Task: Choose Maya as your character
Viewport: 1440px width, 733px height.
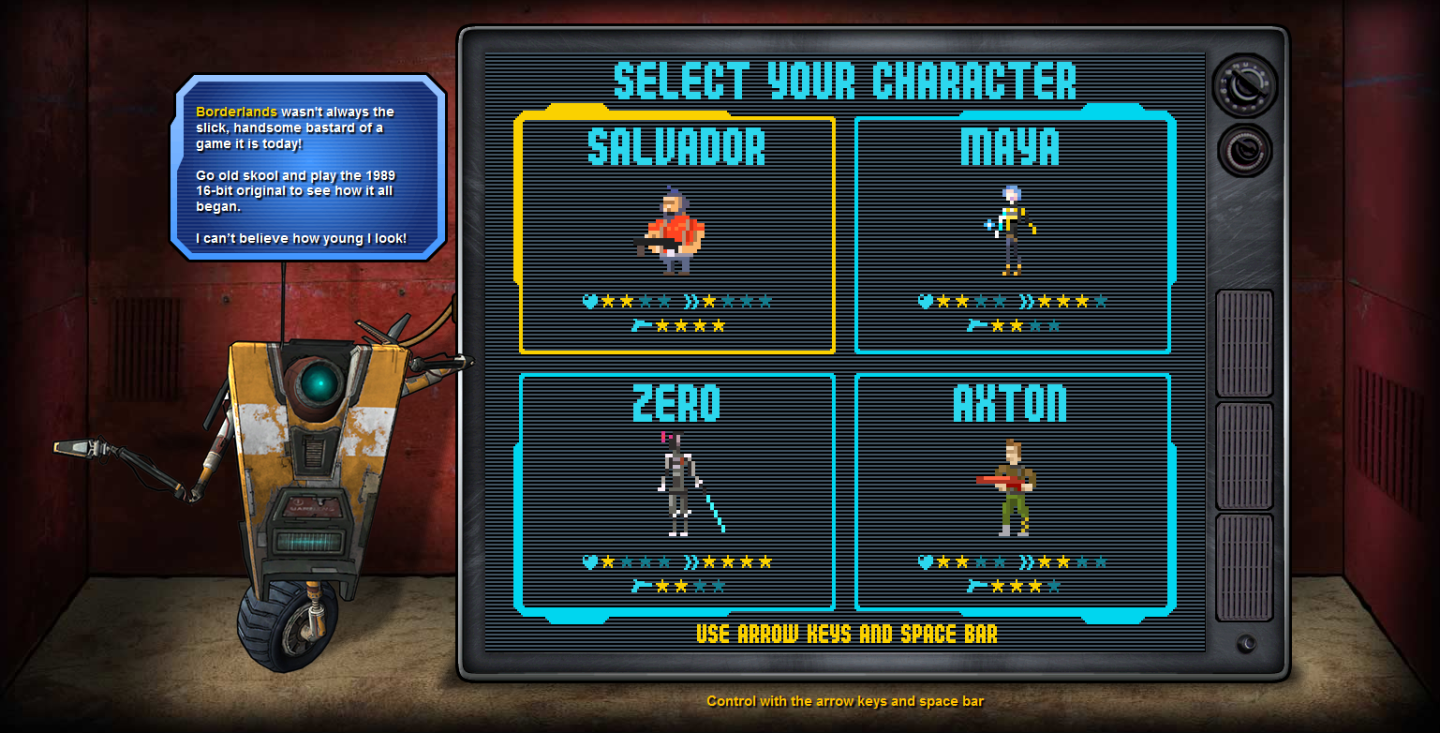Action: (x=1012, y=235)
